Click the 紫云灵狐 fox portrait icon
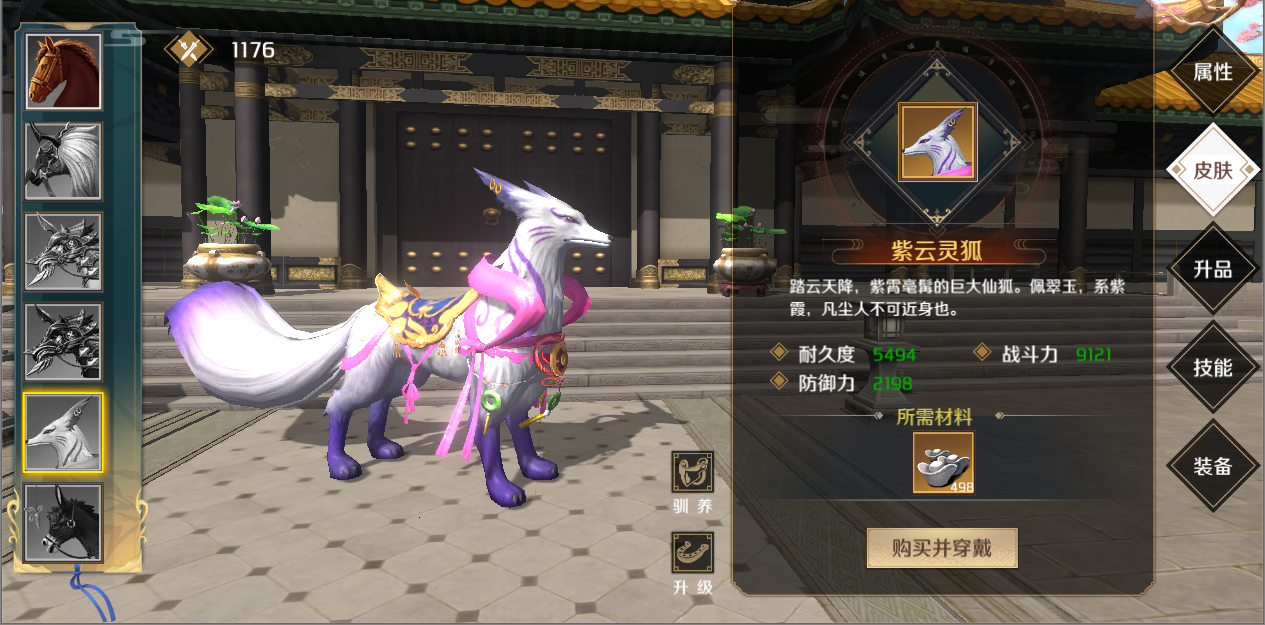The width and height of the screenshot is (1265, 625). (937, 142)
